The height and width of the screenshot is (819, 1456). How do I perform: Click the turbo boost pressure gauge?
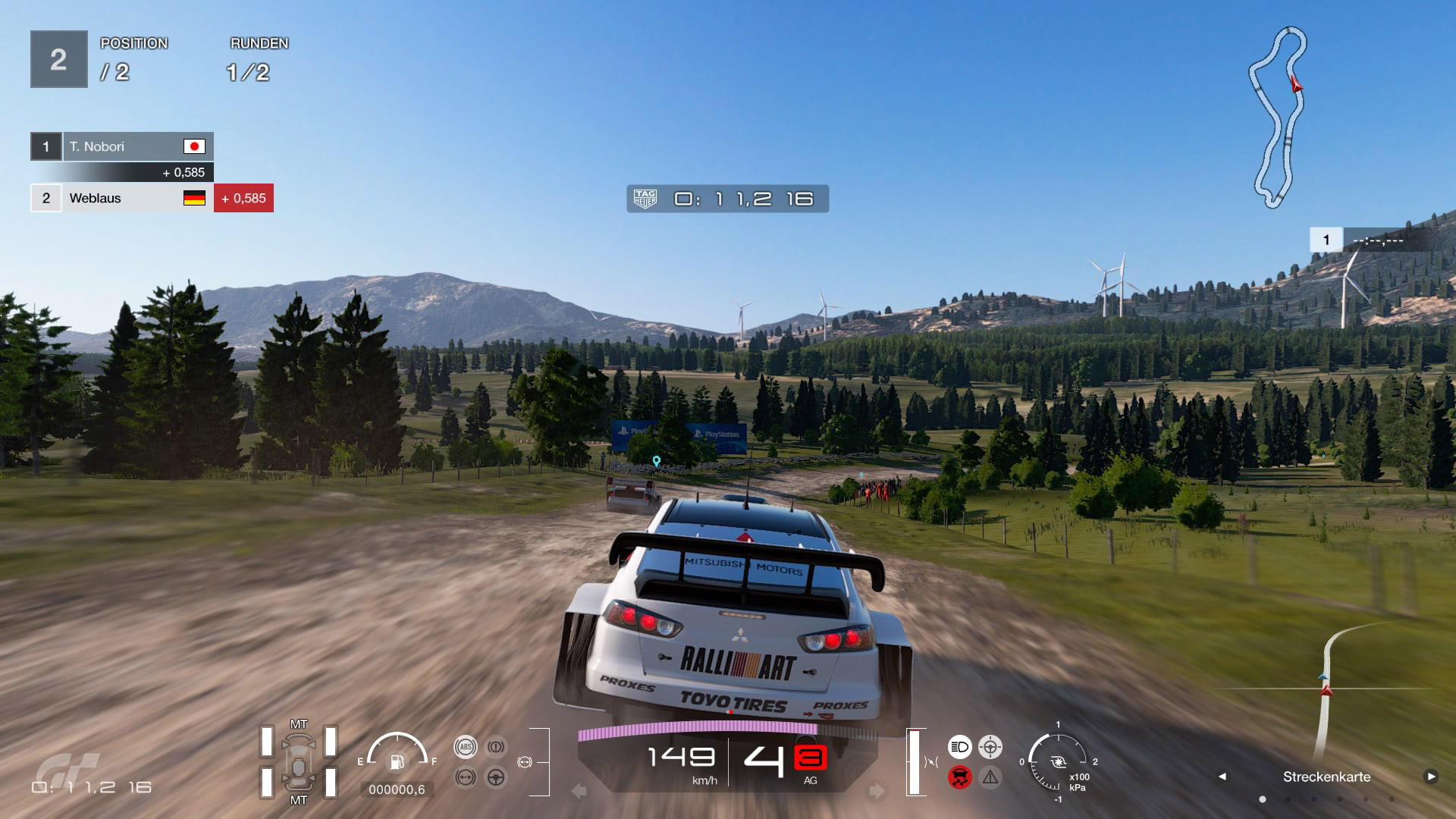(1058, 761)
